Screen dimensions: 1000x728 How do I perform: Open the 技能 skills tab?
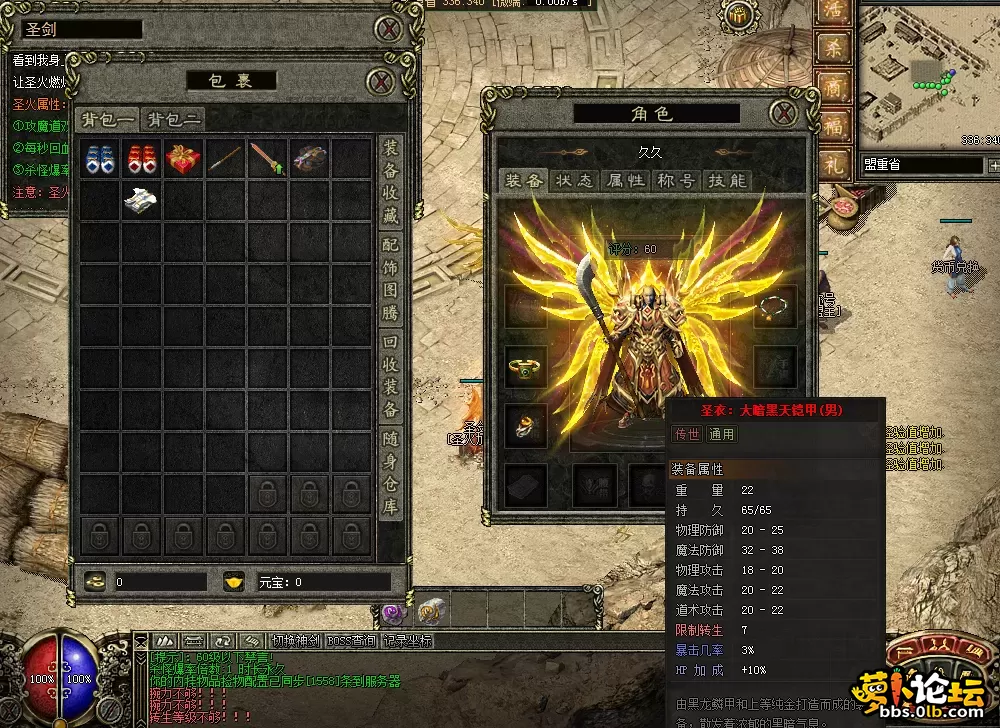[x=727, y=180]
